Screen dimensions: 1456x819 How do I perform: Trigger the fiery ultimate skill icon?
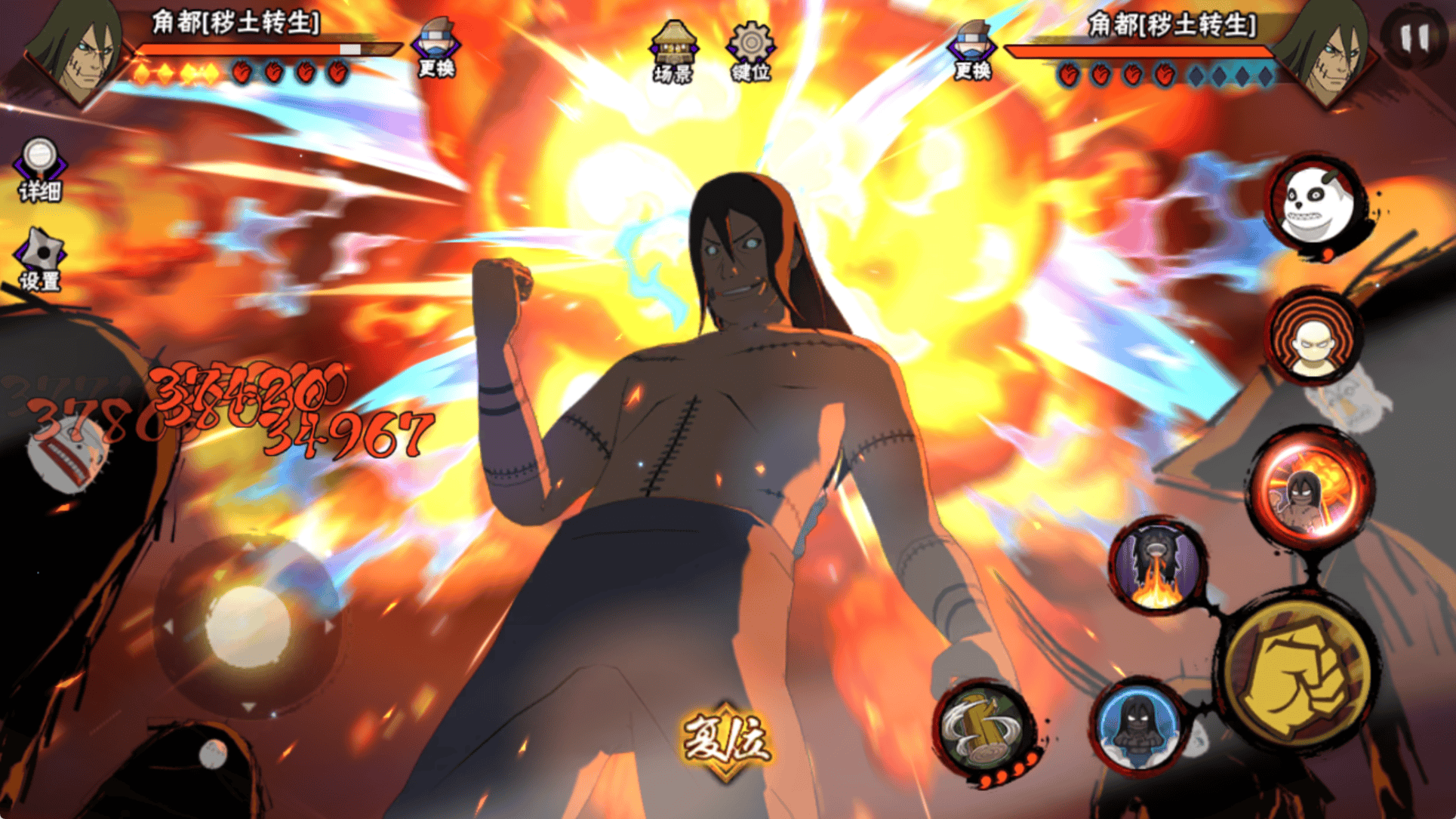click(x=1310, y=487)
